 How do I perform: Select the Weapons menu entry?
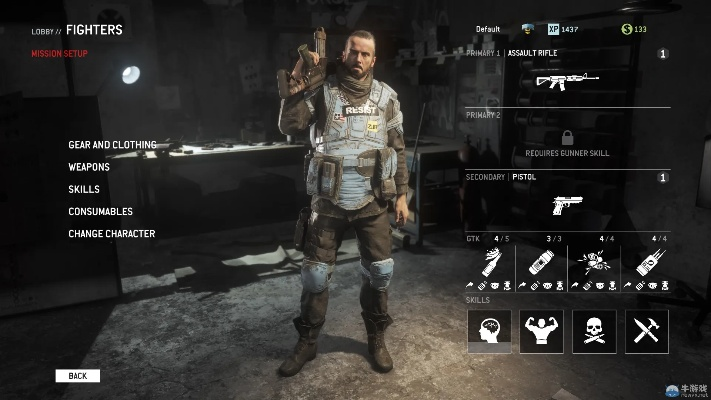point(89,167)
